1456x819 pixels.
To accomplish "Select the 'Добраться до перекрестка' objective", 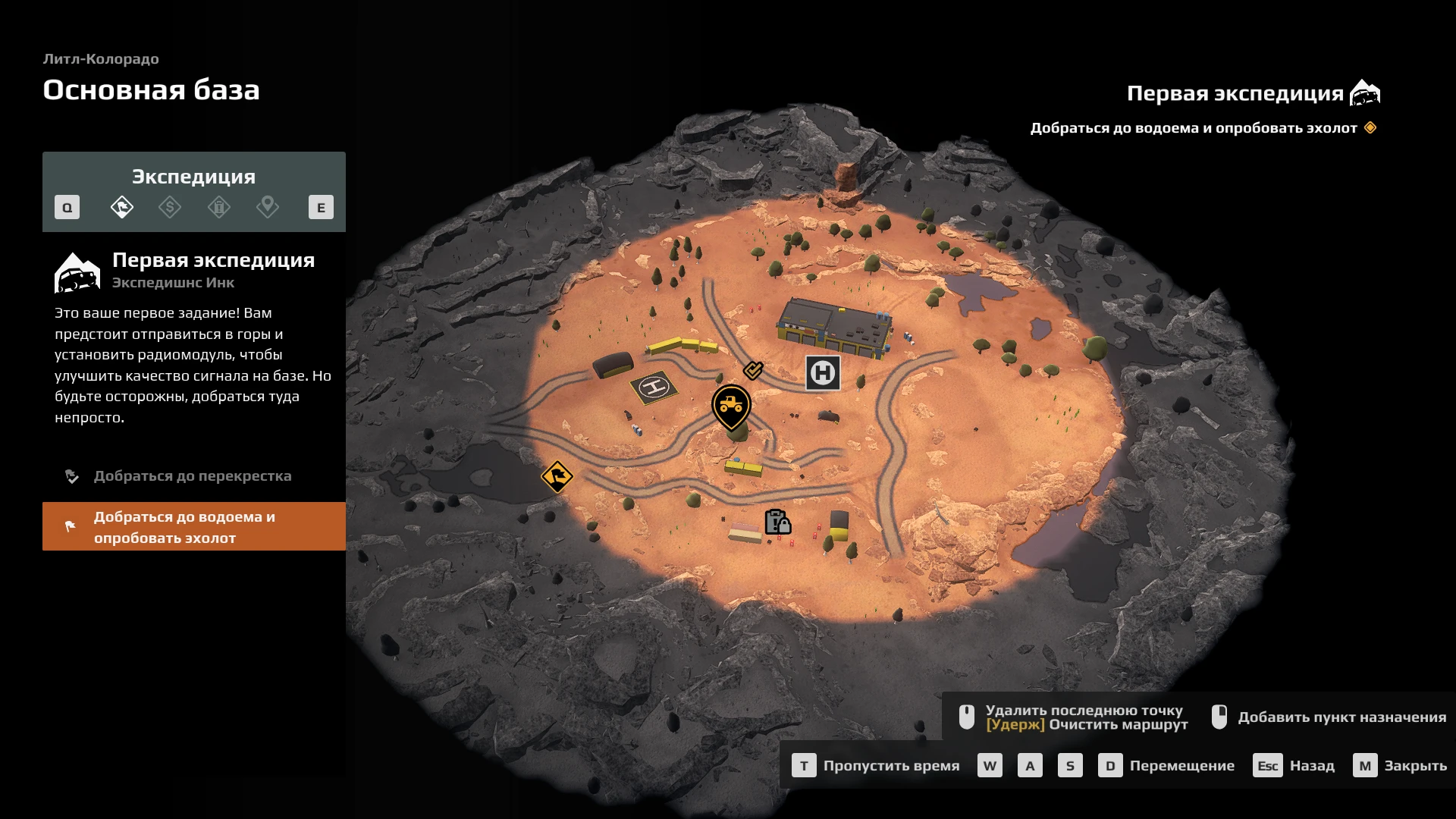I will (x=193, y=476).
